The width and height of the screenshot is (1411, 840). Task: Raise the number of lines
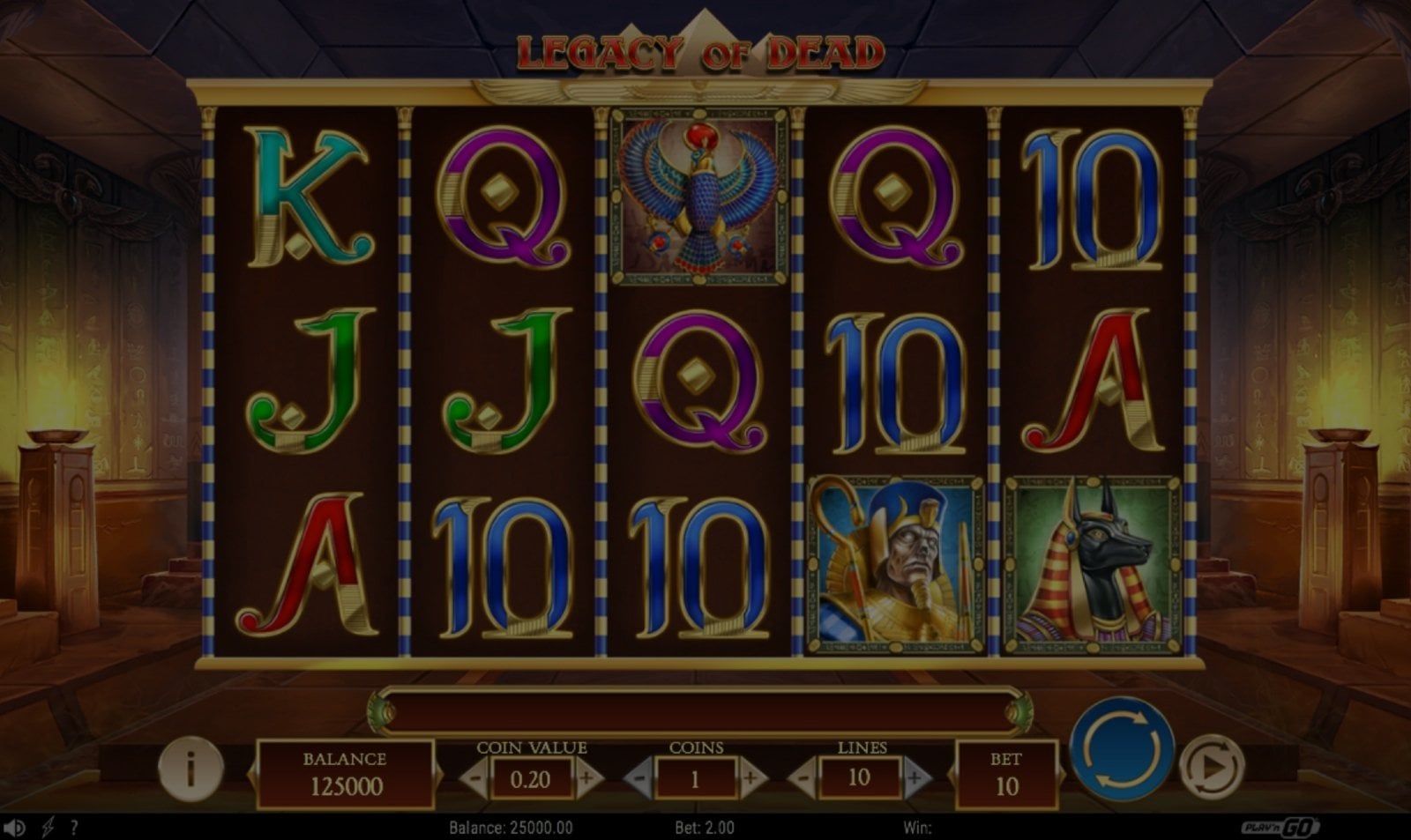pos(915,779)
